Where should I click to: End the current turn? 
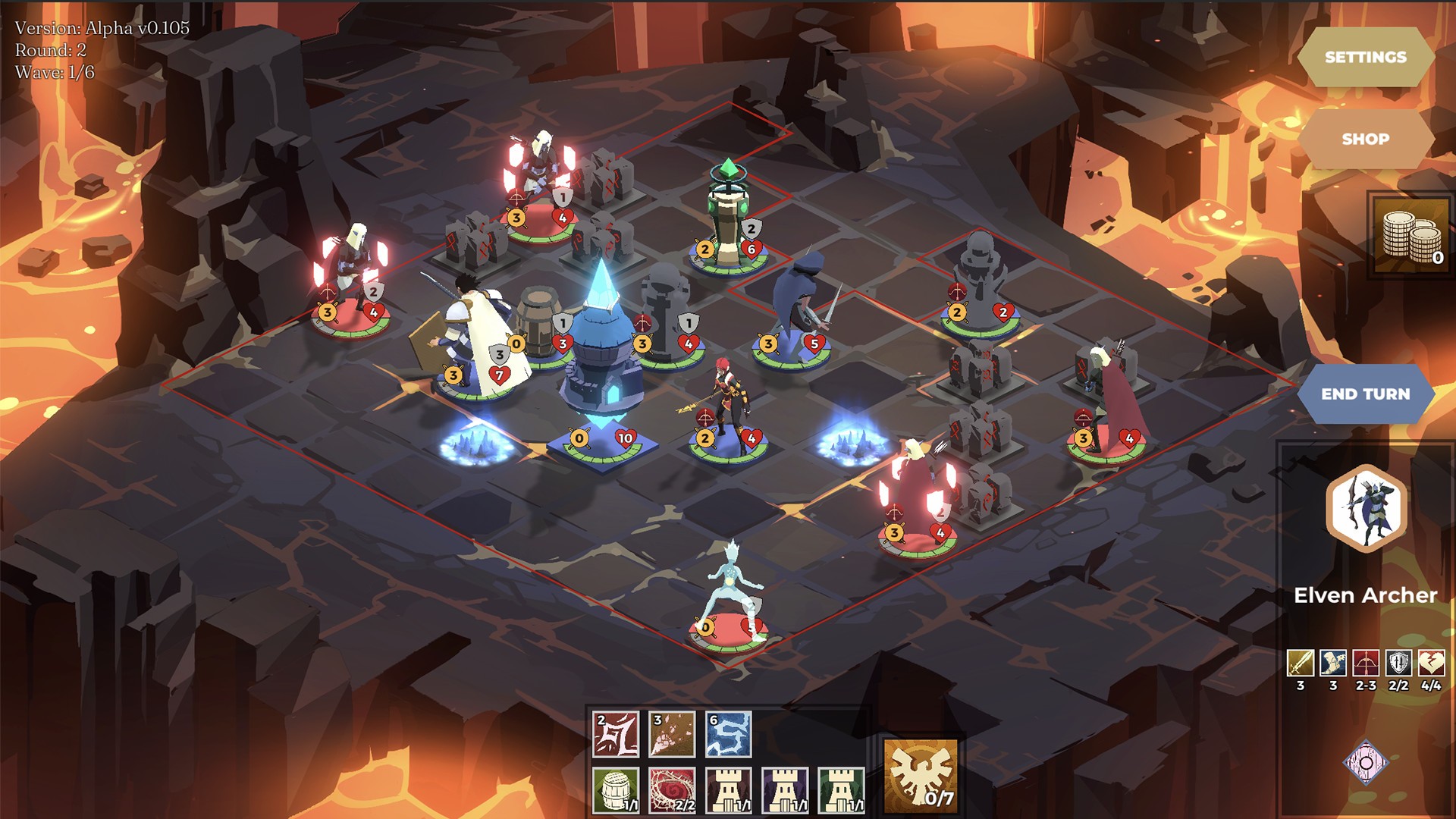pyautogui.click(x=1365, y=394)
